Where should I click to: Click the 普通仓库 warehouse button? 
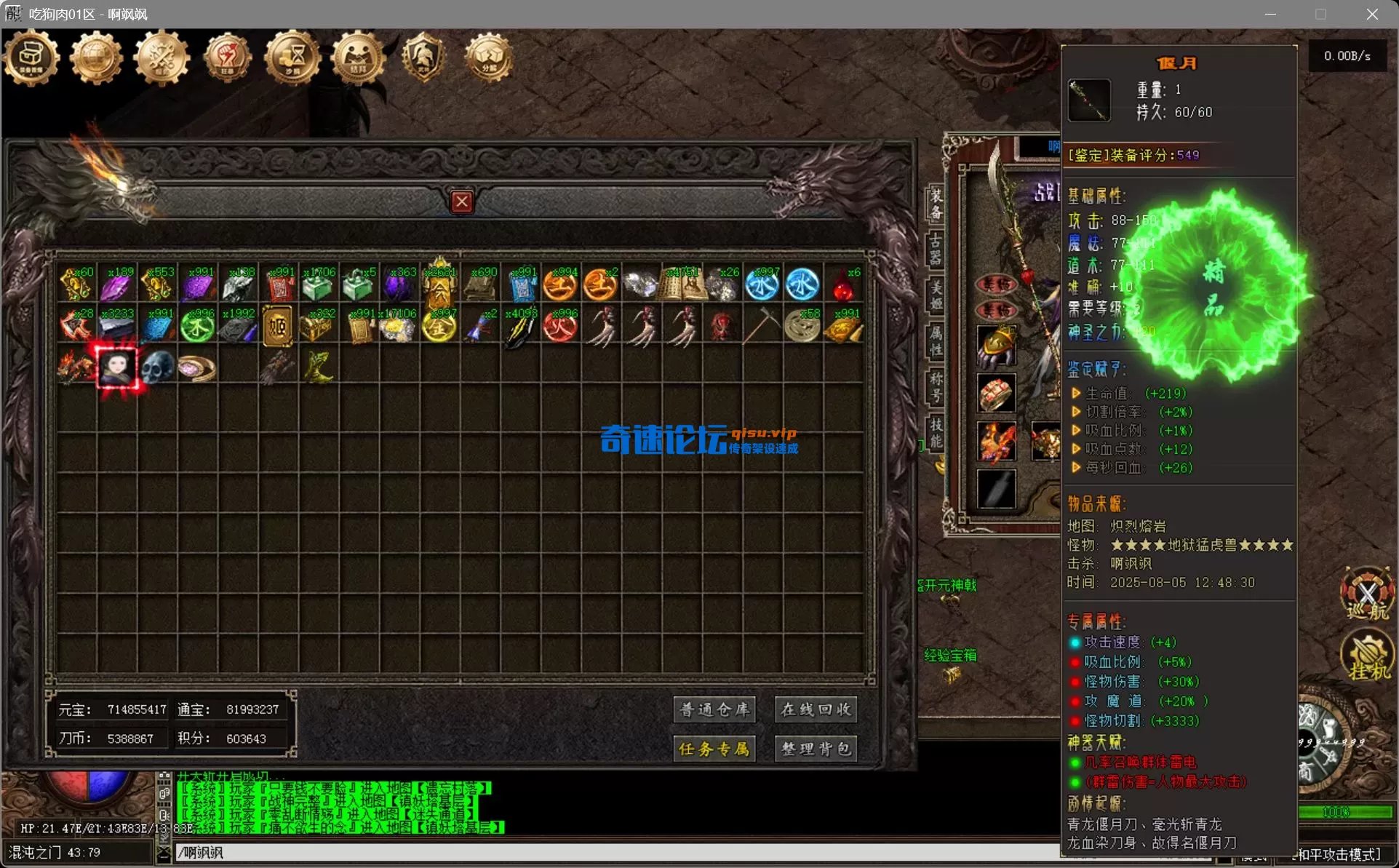pos(714,709)
